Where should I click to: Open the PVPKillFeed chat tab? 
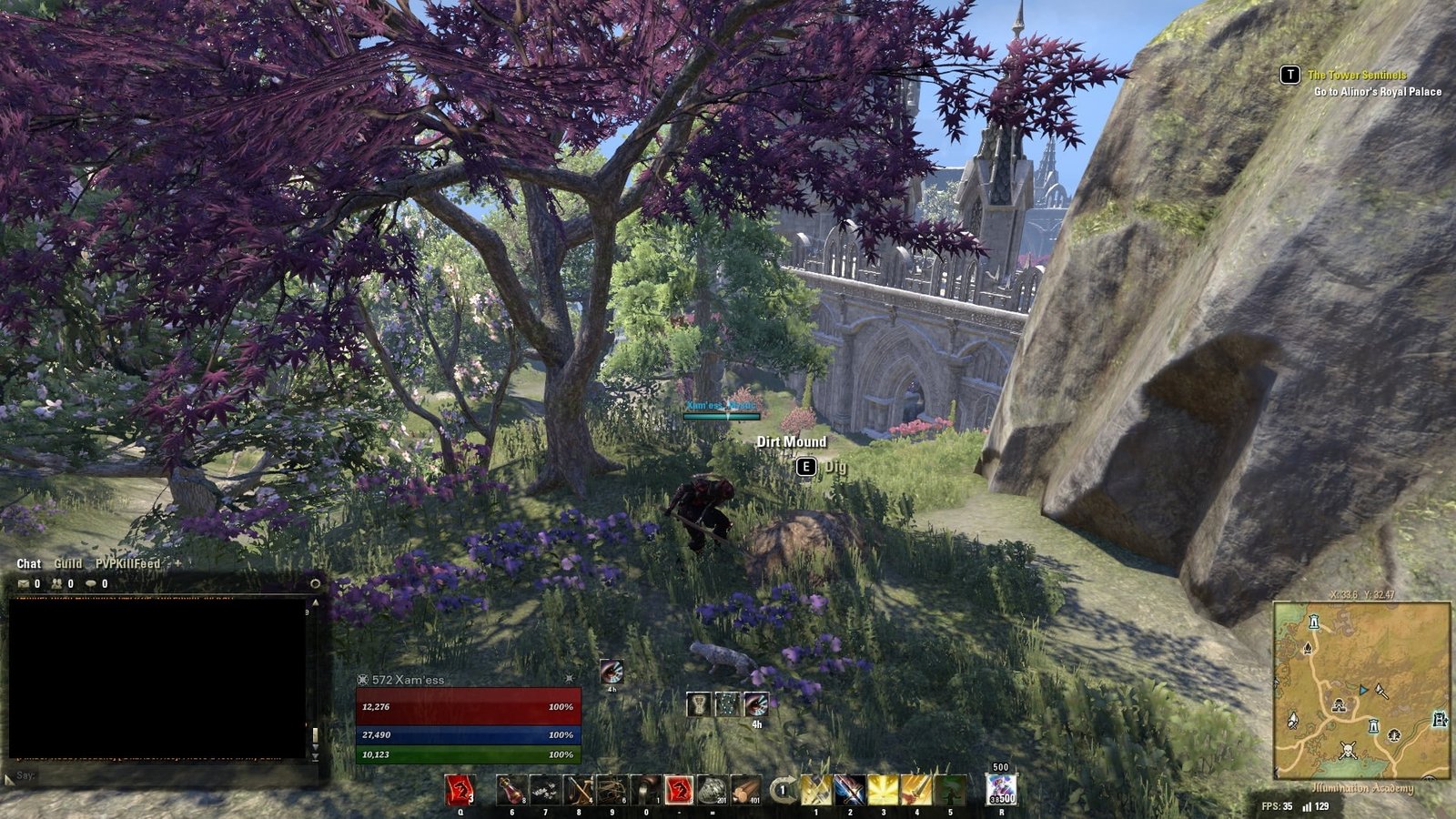pyautogui.click(x=127, y=564)
